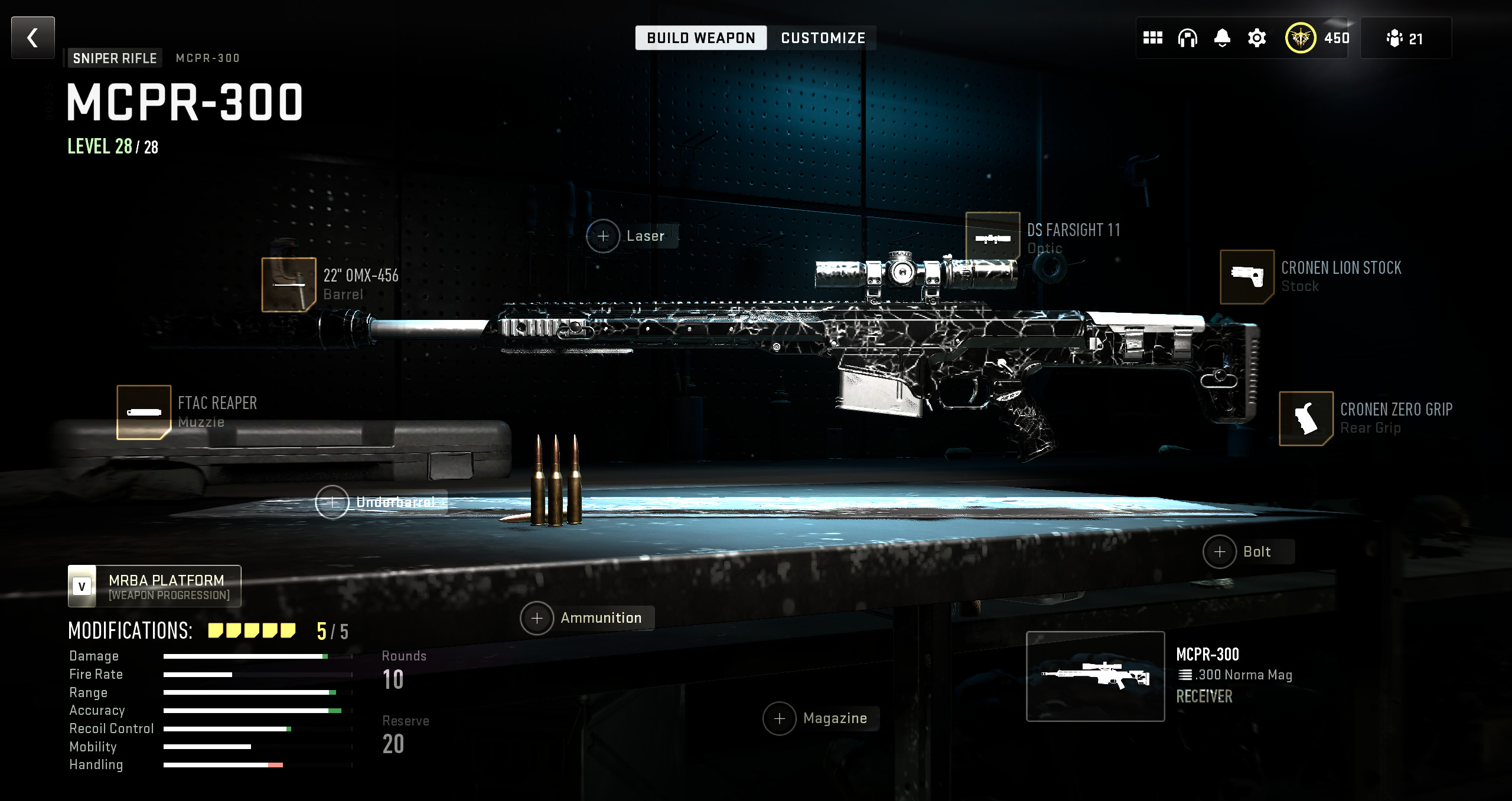Add a Magazine attachment
Image resolution: width=1512 pixels, height=801 pixels.
tap(780, 718)
